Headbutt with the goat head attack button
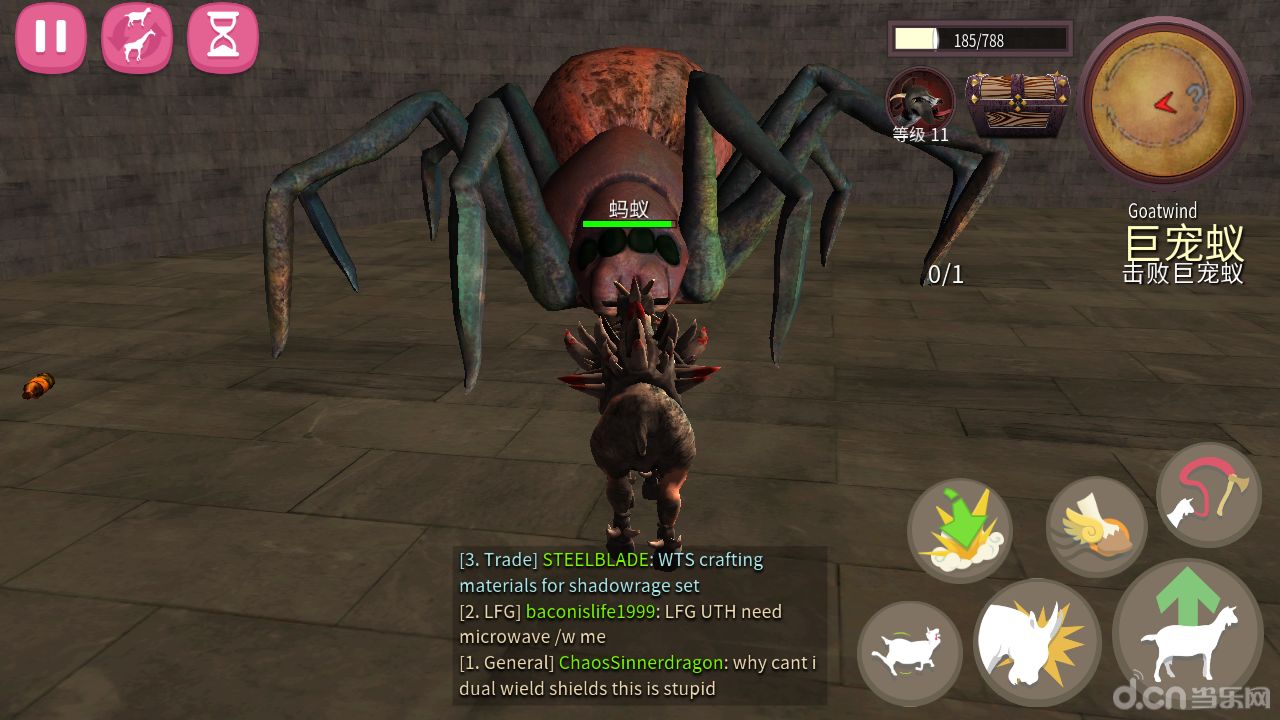 [1037, 642]
